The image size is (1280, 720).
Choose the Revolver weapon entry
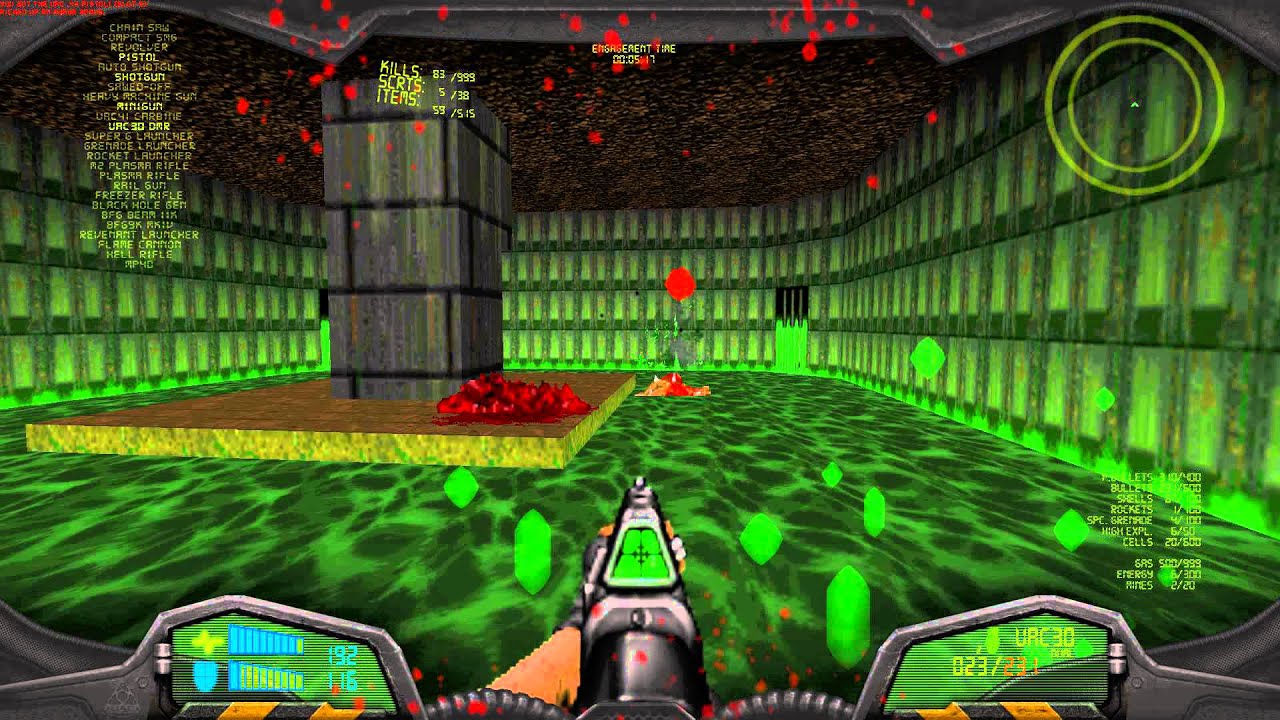pyautogui.click(x=139, y=48)
